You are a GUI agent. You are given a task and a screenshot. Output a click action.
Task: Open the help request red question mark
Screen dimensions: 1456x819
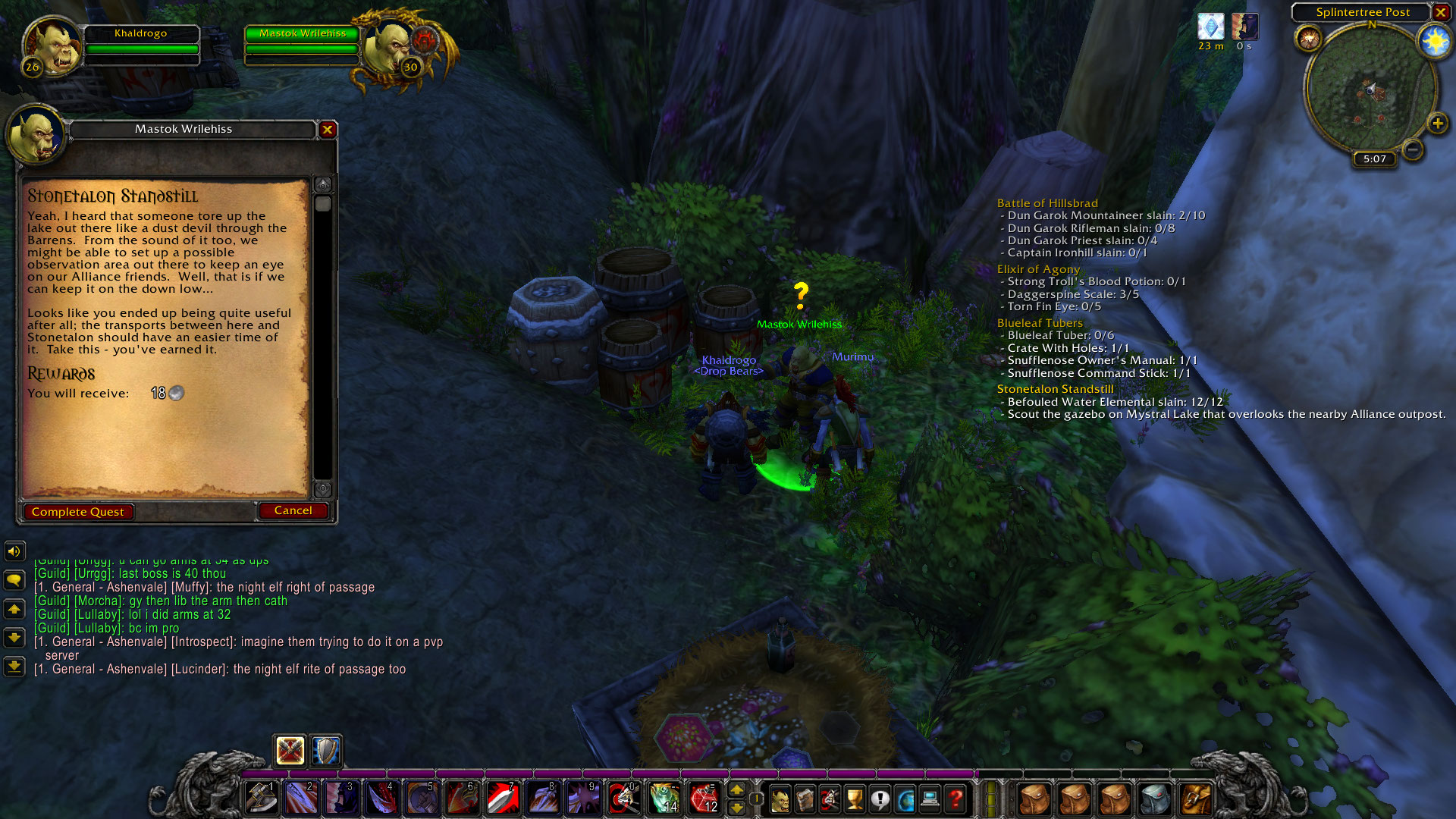coord(955,799)
